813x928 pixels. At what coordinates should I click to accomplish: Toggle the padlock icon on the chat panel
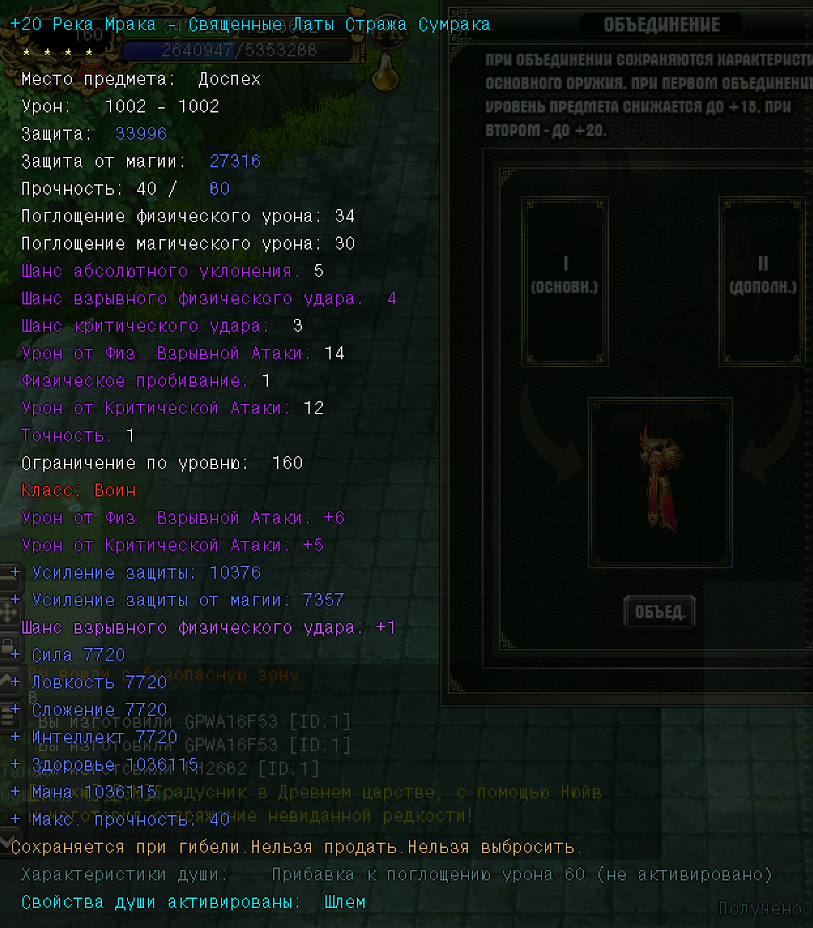pos(8,646)
